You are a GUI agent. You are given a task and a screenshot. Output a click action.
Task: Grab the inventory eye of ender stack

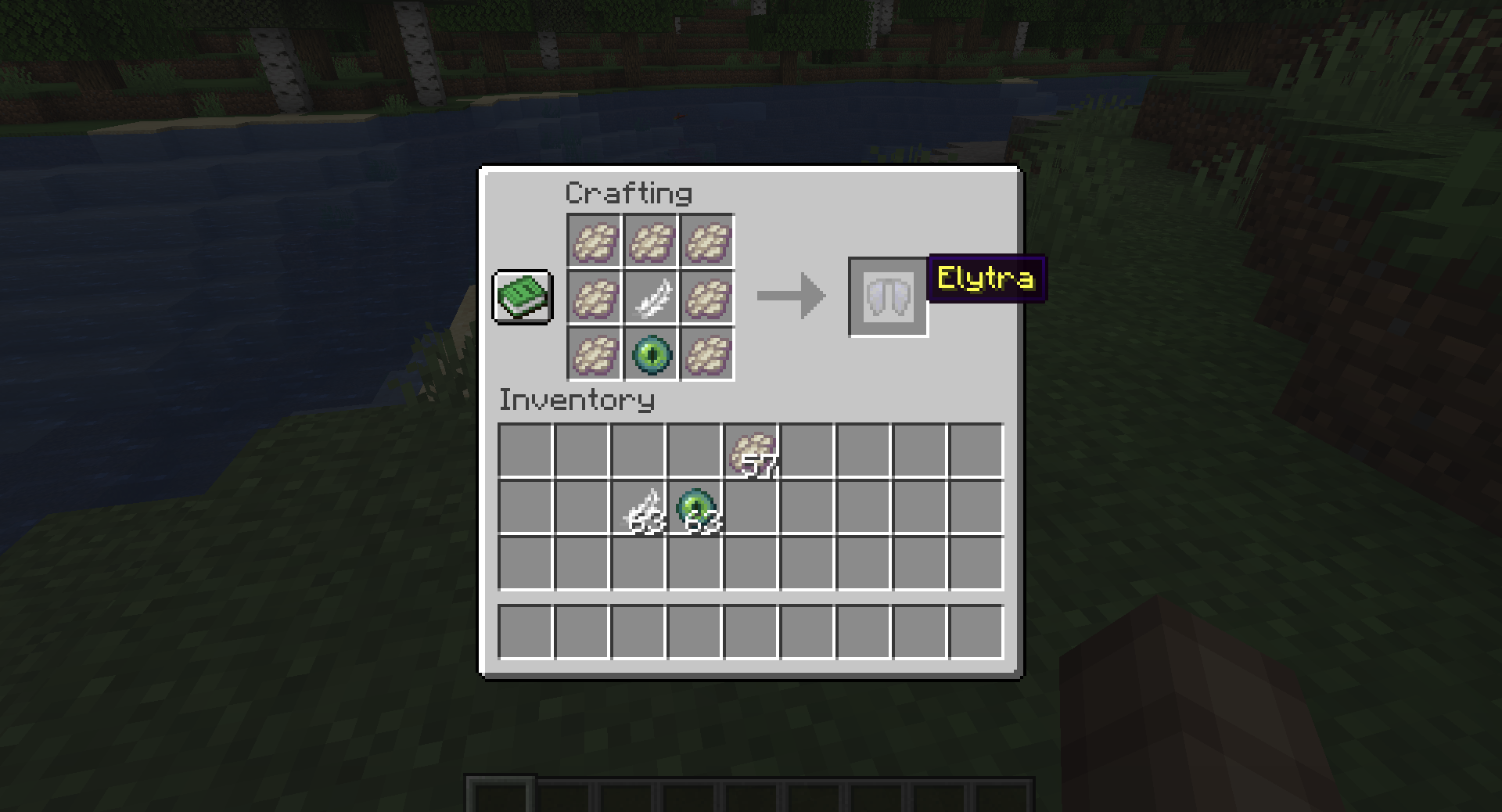(x=695, y=508)
